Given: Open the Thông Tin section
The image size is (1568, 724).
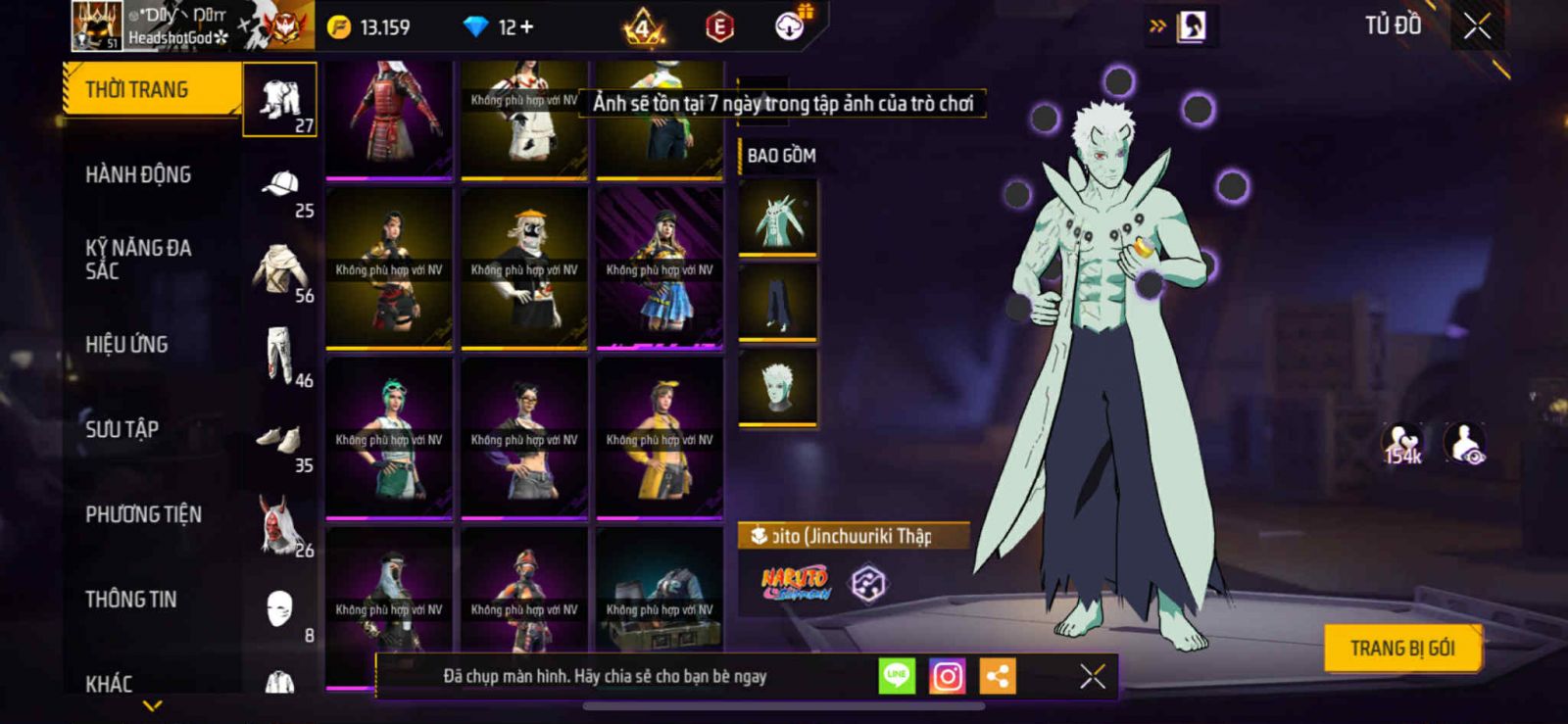Looking at the screenshot, I should [131, 599].
